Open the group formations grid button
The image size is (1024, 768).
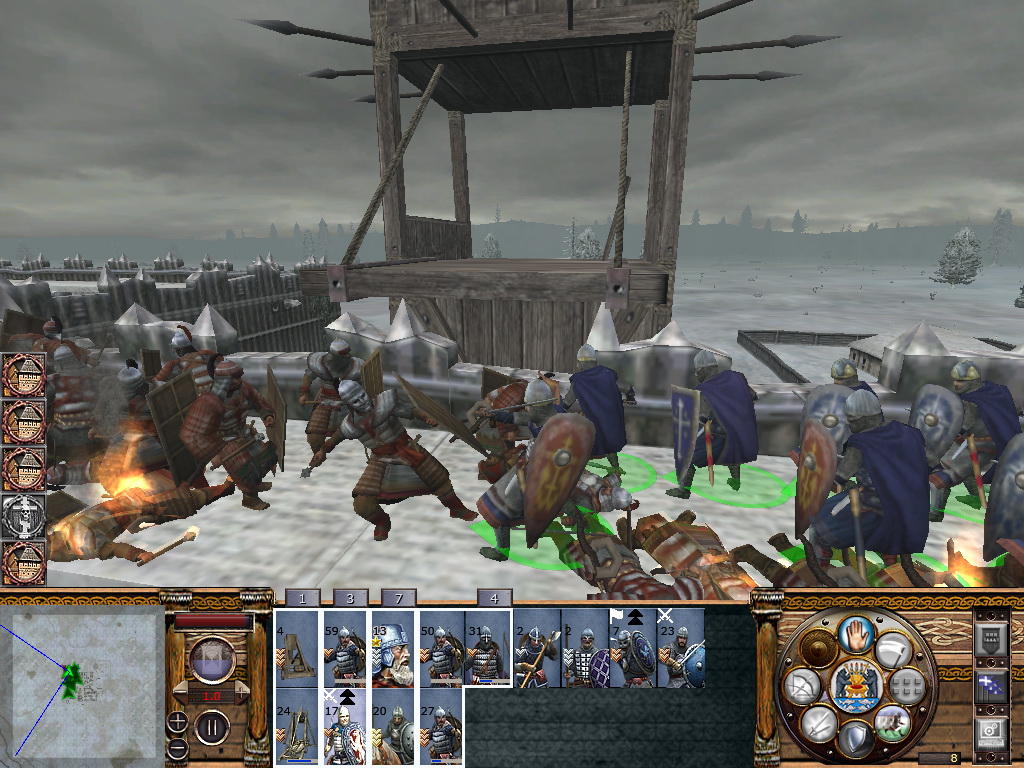pos(906,684)
